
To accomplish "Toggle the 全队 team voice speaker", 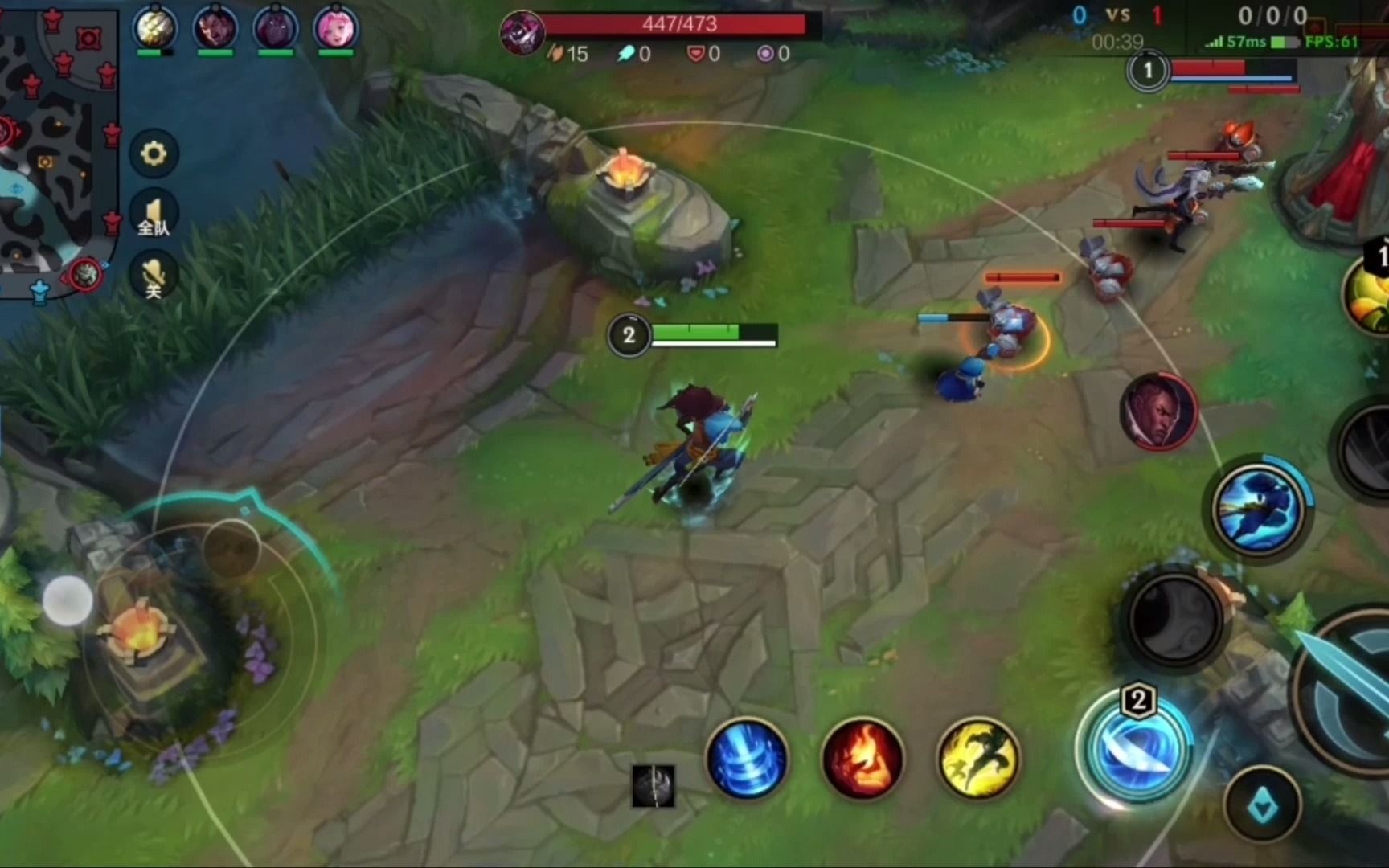I will click(x=154, y=215).
